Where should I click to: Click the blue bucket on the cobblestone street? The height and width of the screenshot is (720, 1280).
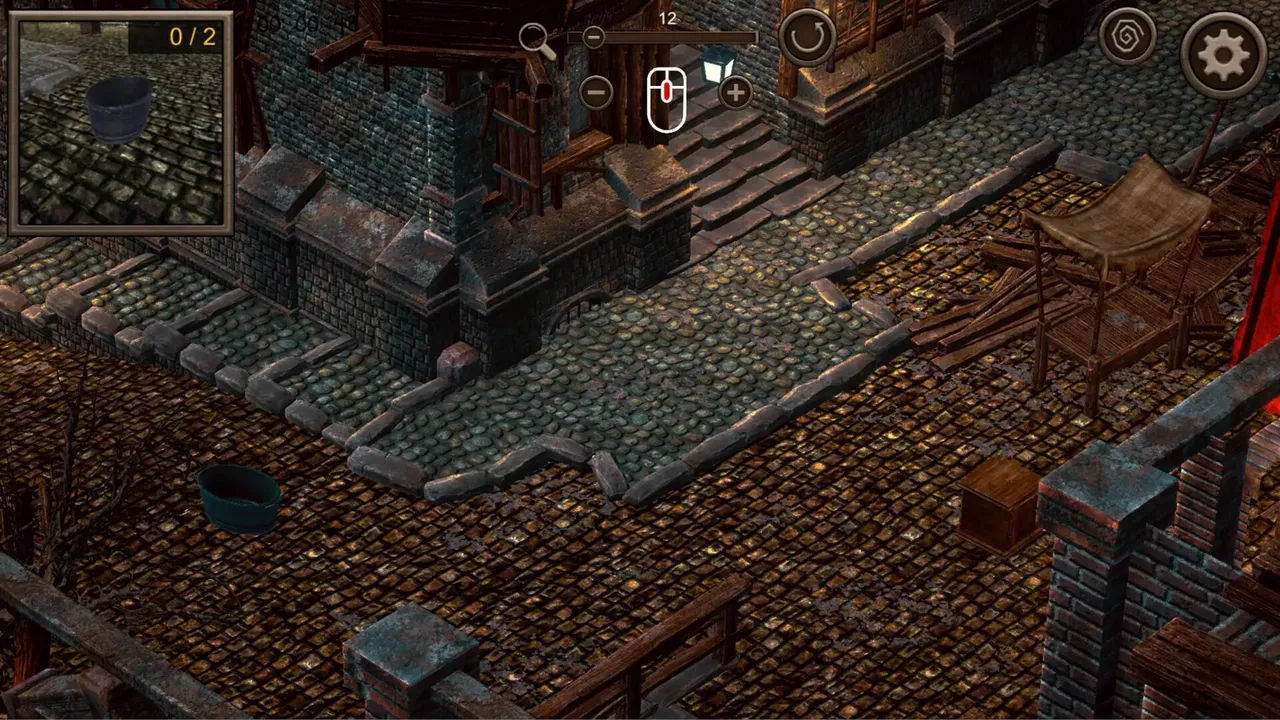240,500
